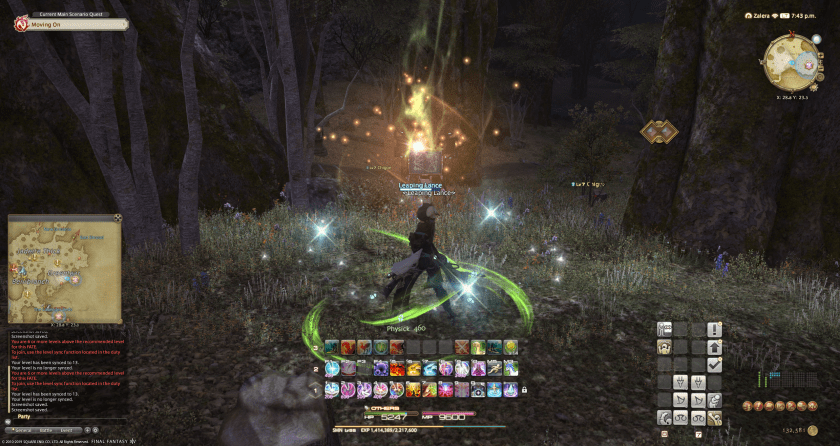
Task: Select the diamond duty marker icon
Action: [x=659, y=131]
